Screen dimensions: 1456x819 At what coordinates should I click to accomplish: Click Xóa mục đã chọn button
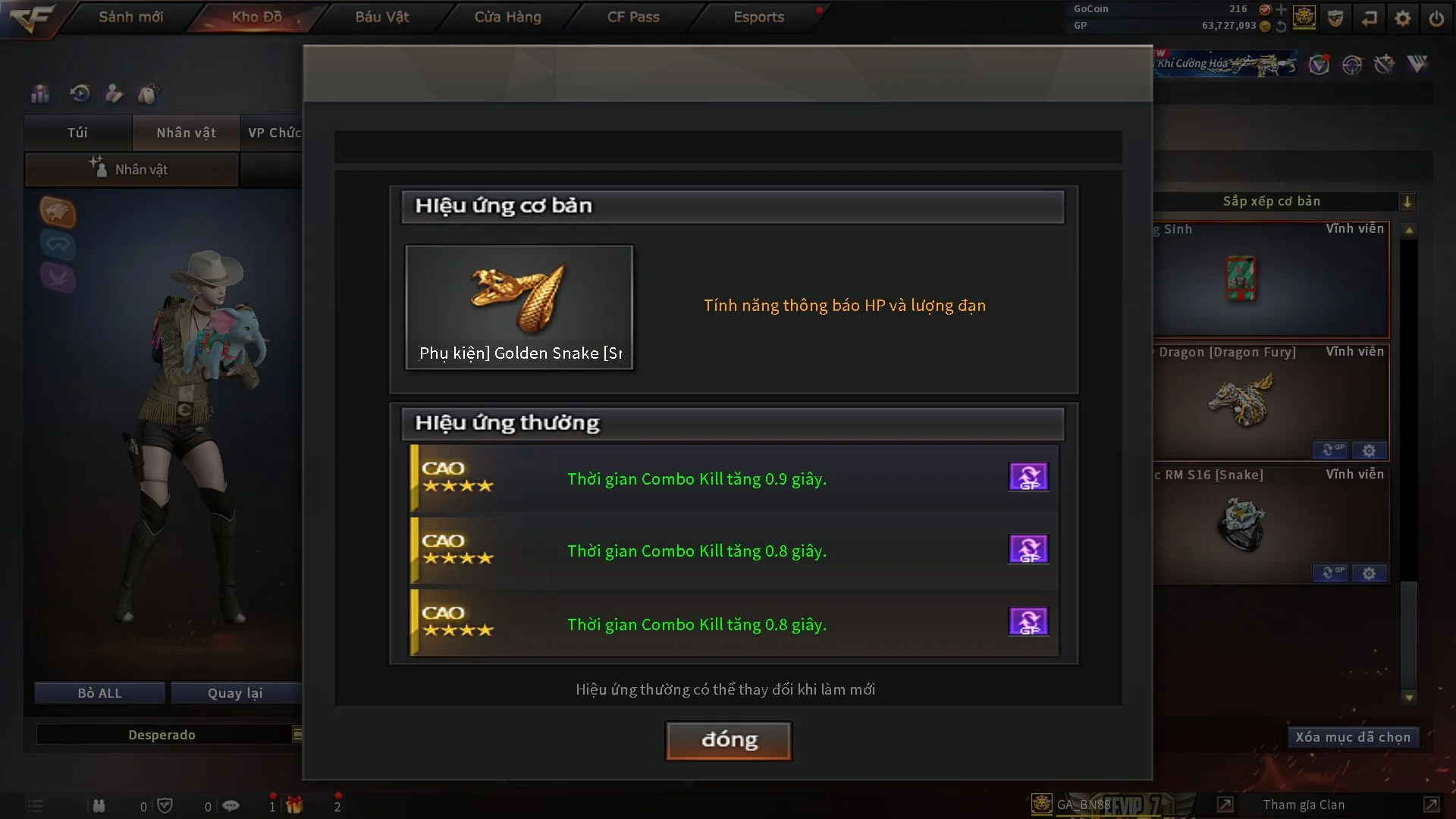(x=1352, y=737)
